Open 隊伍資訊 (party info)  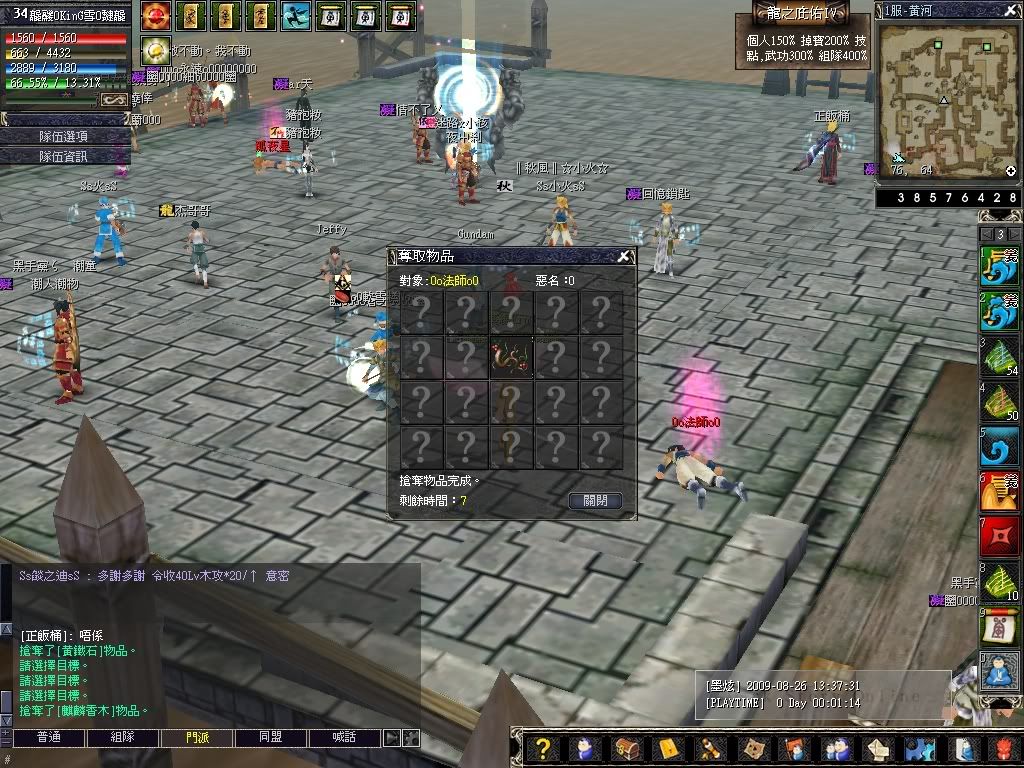[x=63, y=156]
